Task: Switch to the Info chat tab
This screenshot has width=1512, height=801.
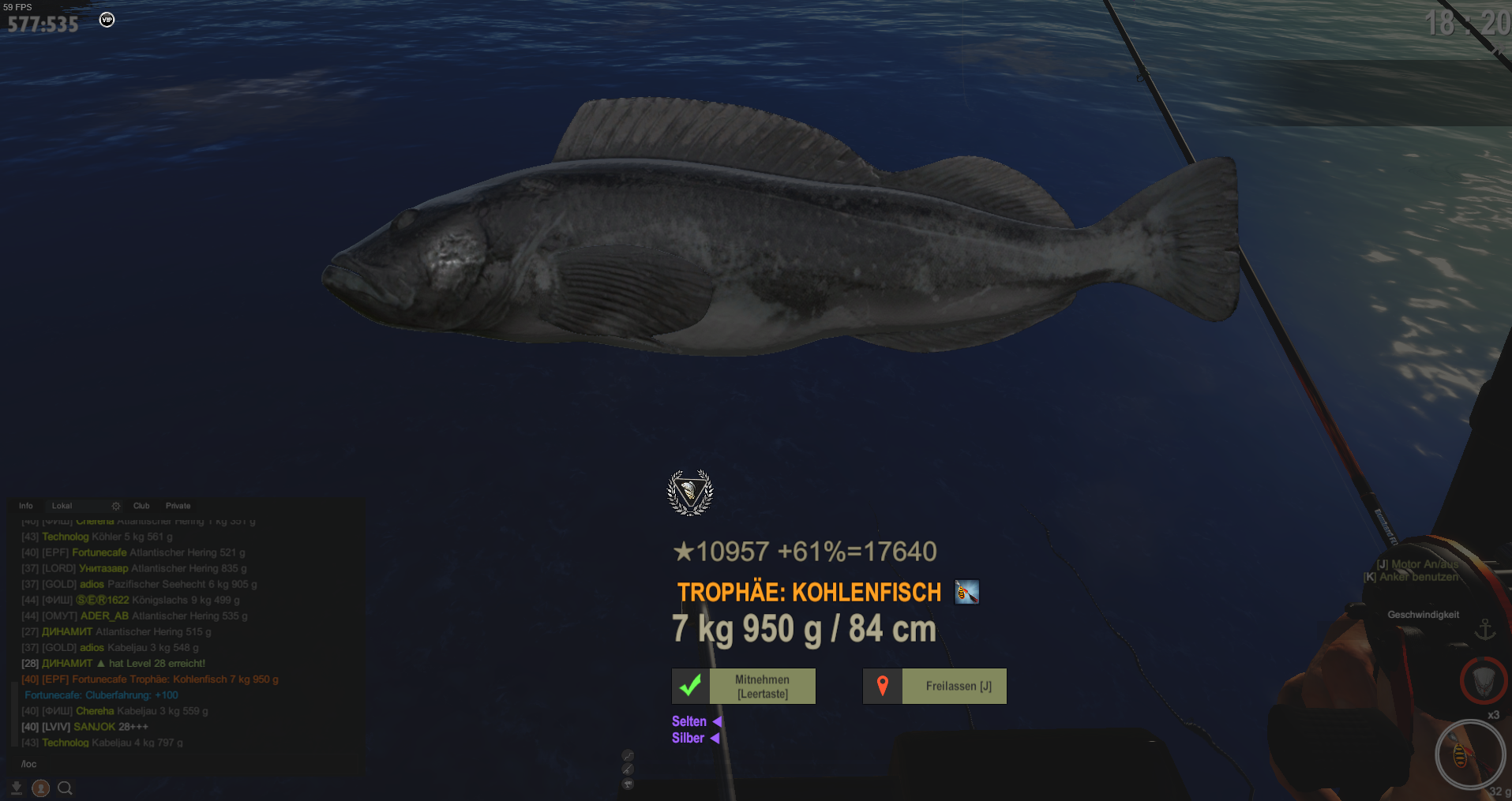Action: click(26, 506)
